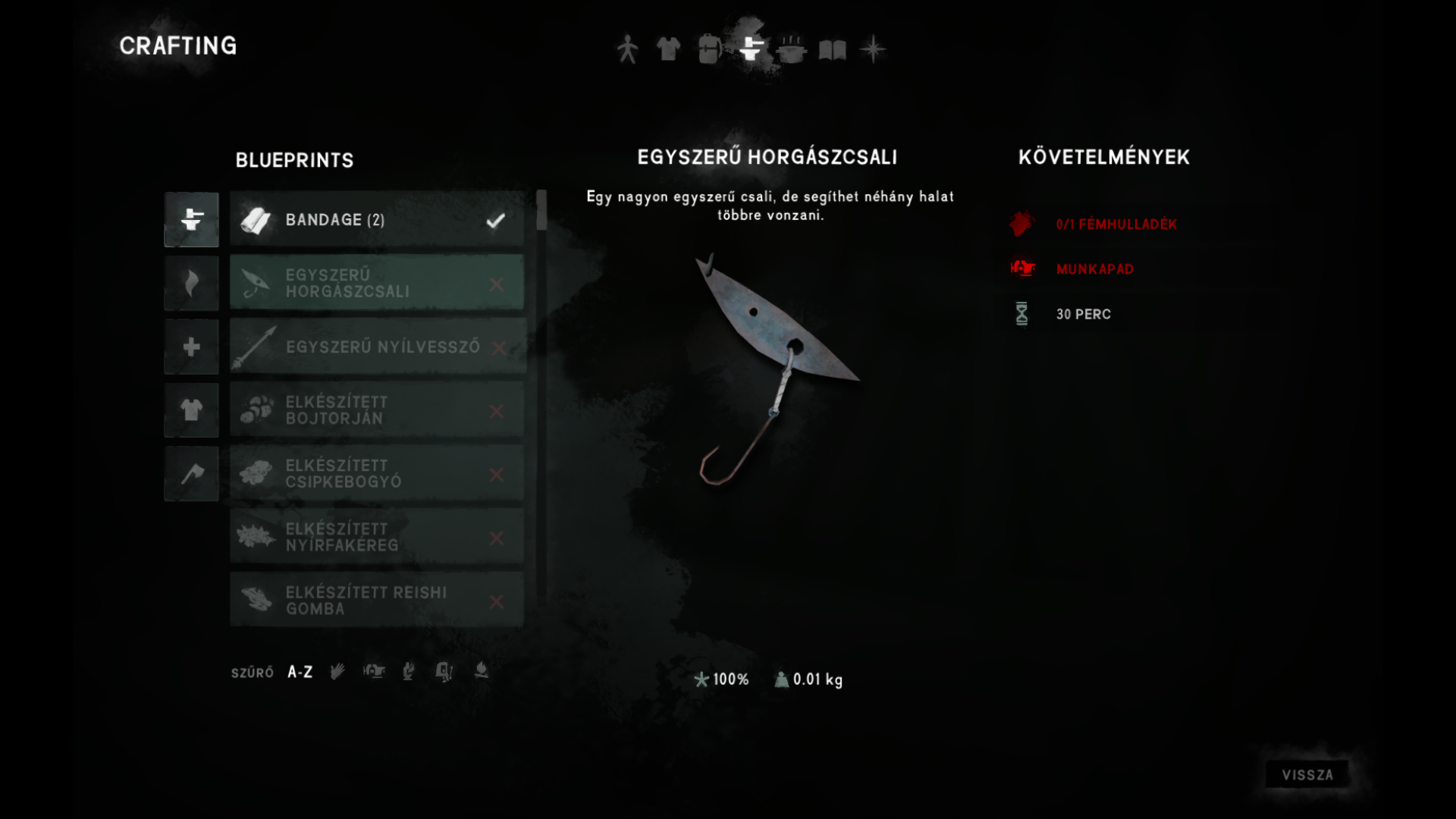The image size is (1456, 819).
Task: Show all blueprints with the anvil category
Action: pyautogui.click(x=191, y=220)
